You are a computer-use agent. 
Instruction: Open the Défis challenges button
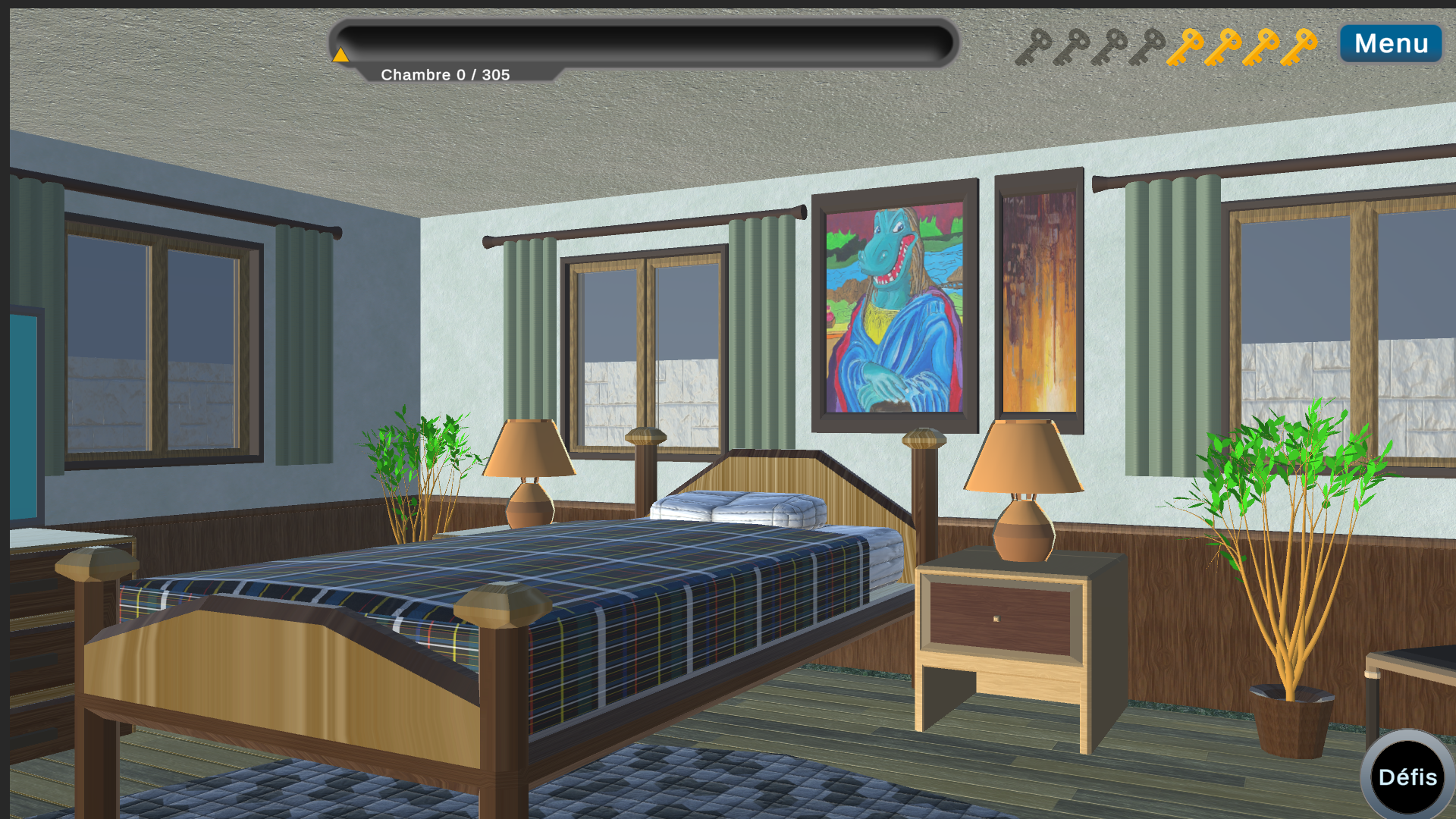[x=1407, y=777]
